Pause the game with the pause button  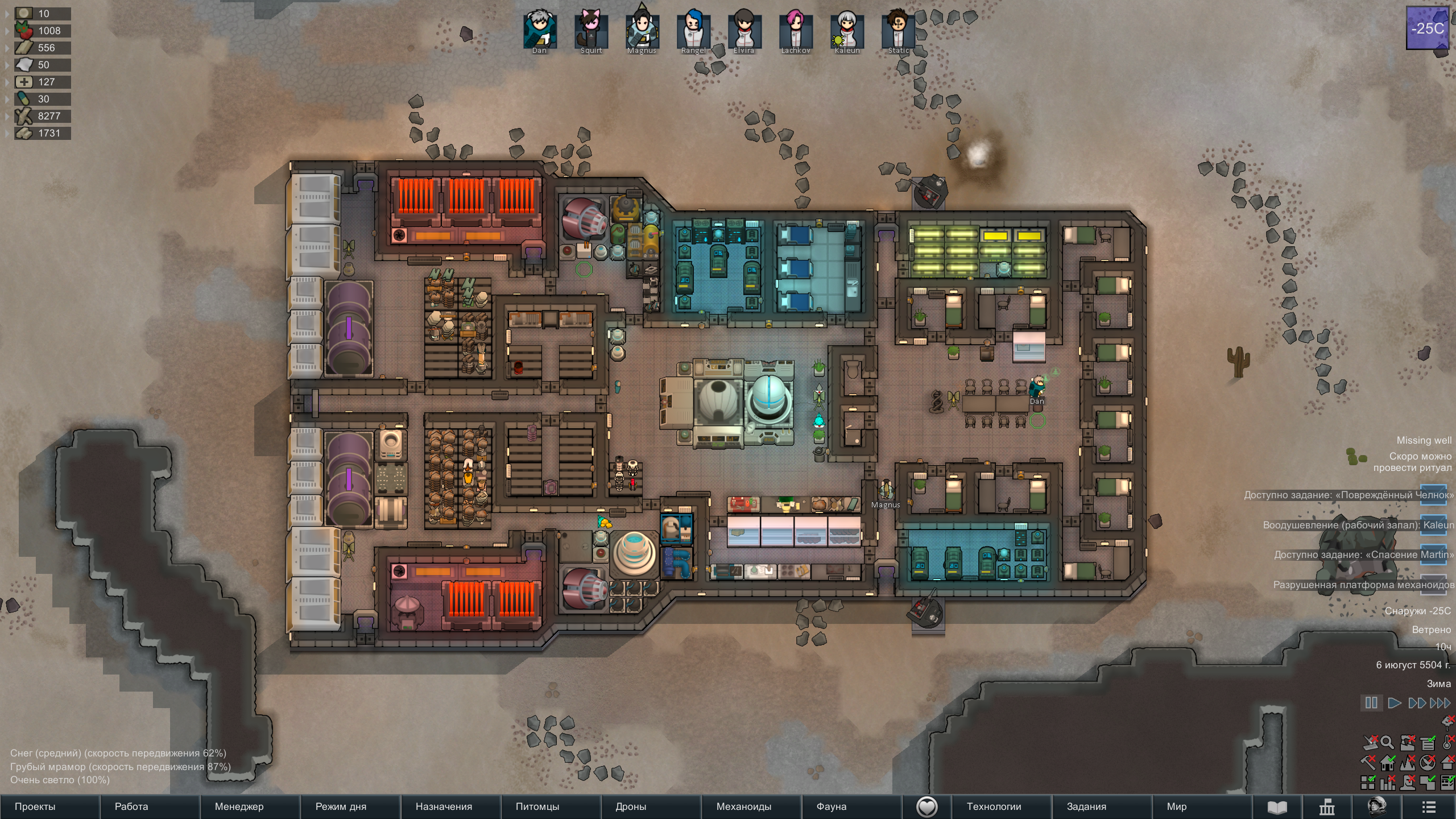click(x=1371, y=703)
